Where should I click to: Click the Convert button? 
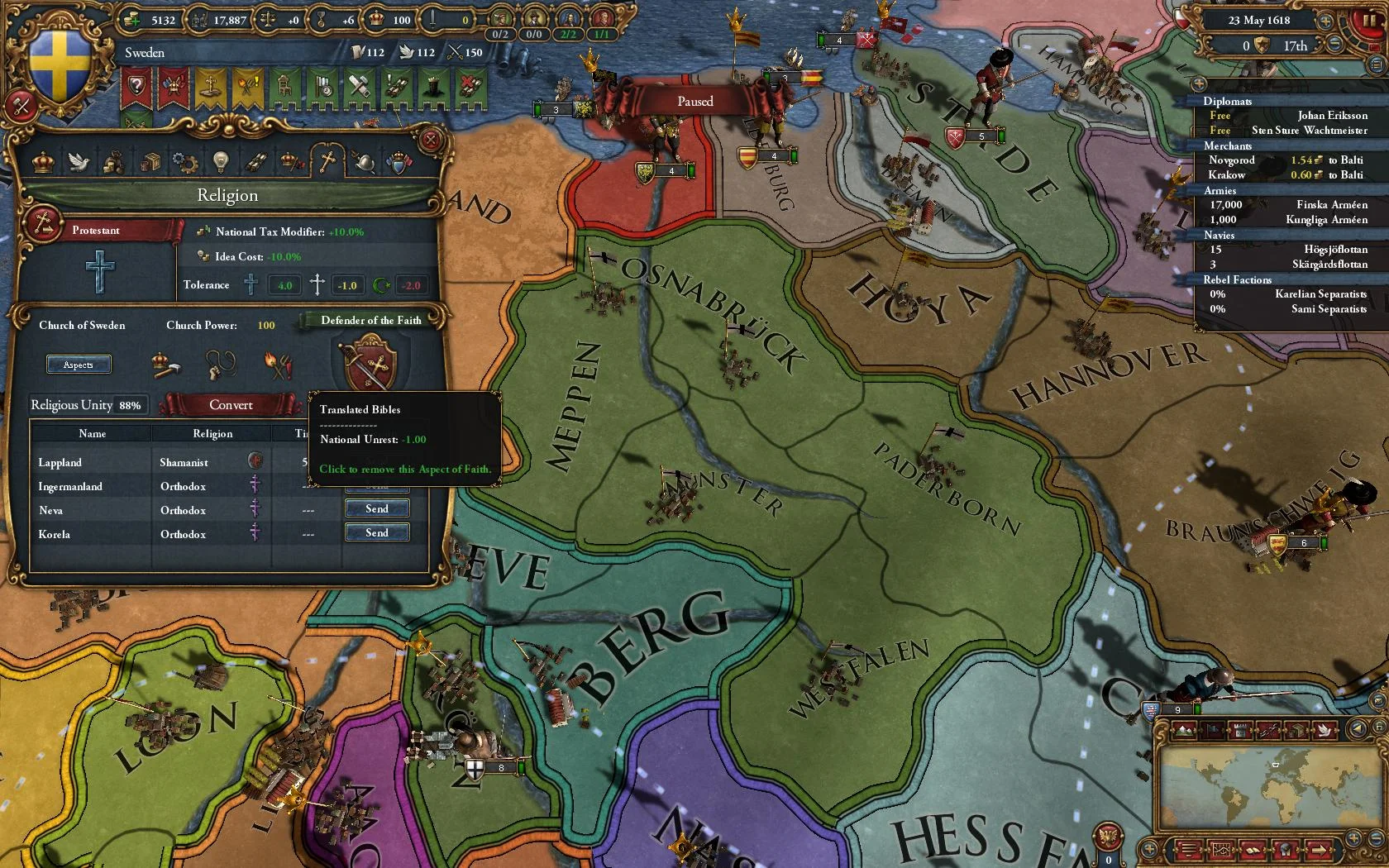click(231, 405)
